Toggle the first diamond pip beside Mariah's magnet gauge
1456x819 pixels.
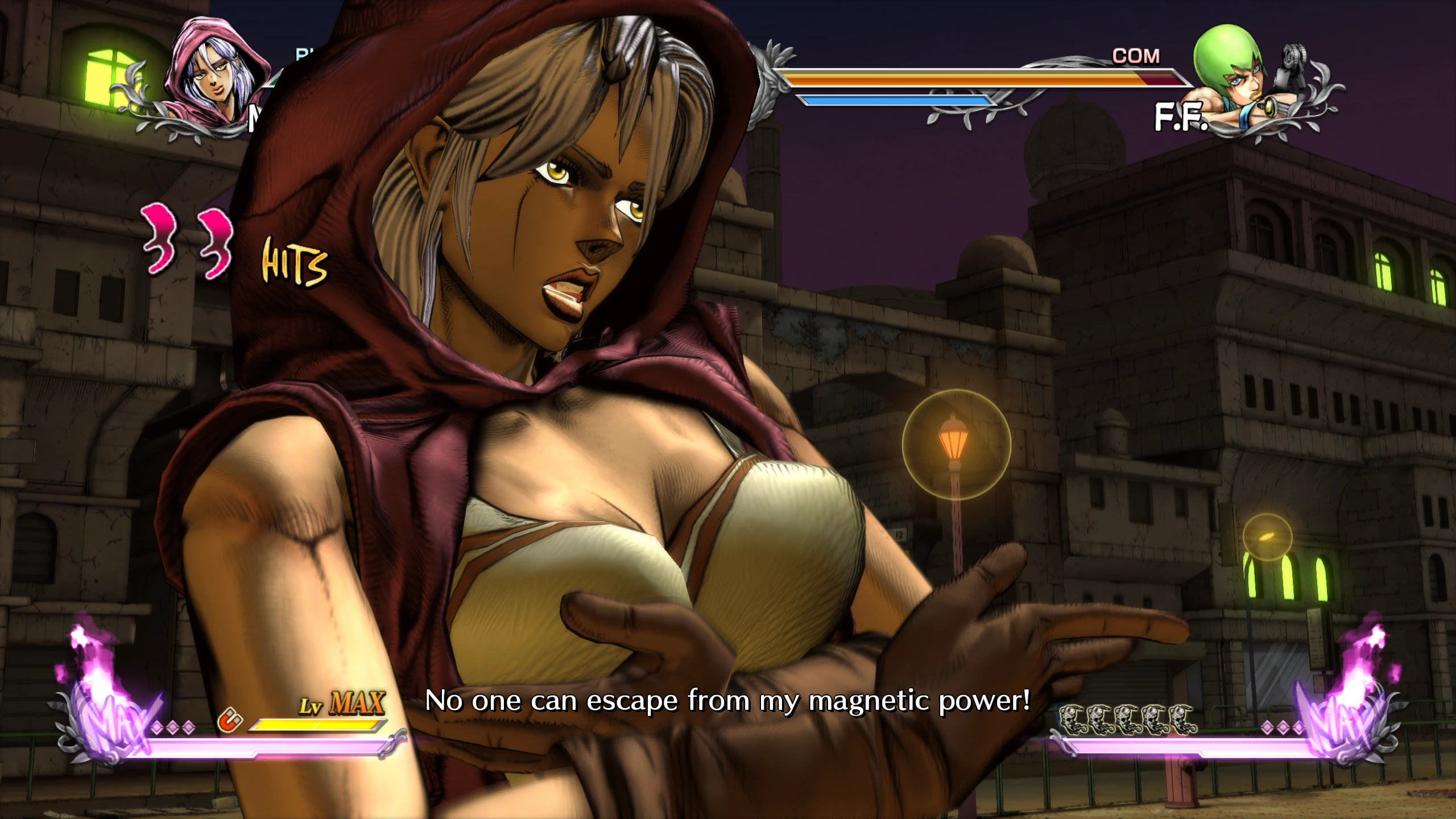157,727
